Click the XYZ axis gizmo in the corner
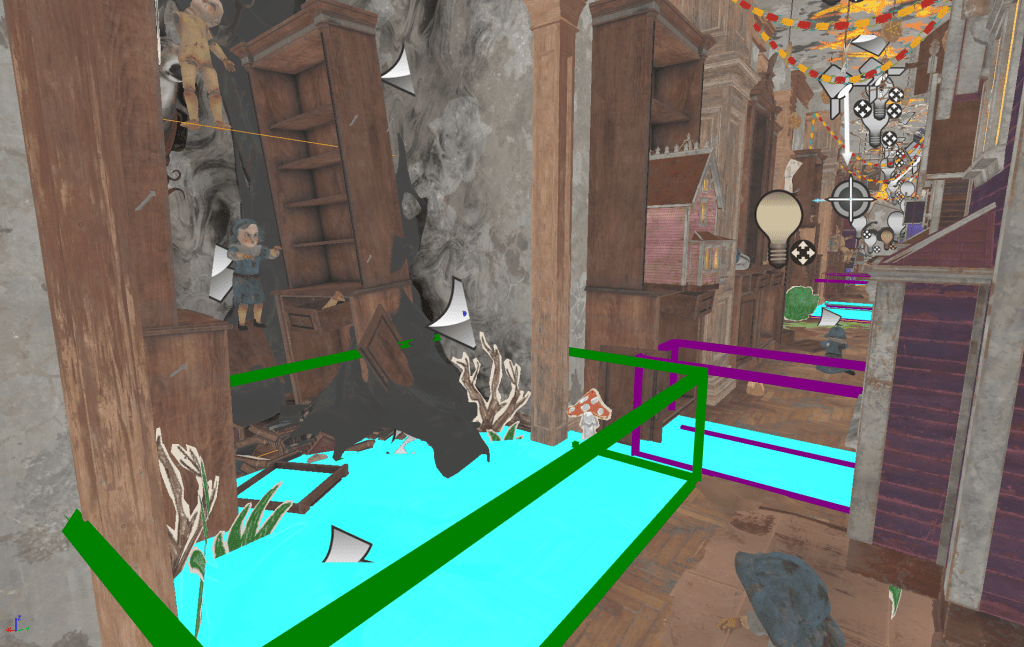This screenshot has height=647, width=1024. coord(13,625)
